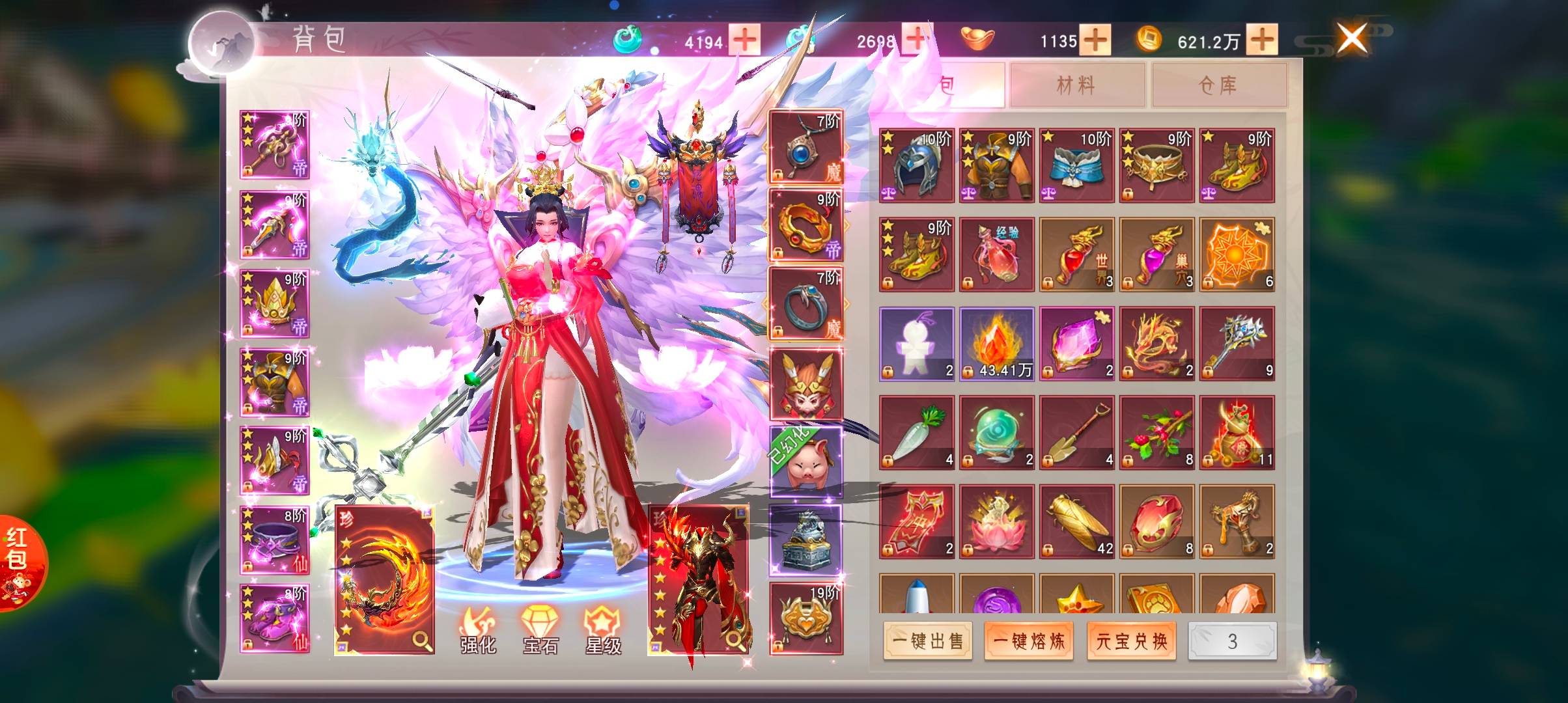Open 元宝兑换 exchange
1568x703 pixels.
tap(1131, 641)
